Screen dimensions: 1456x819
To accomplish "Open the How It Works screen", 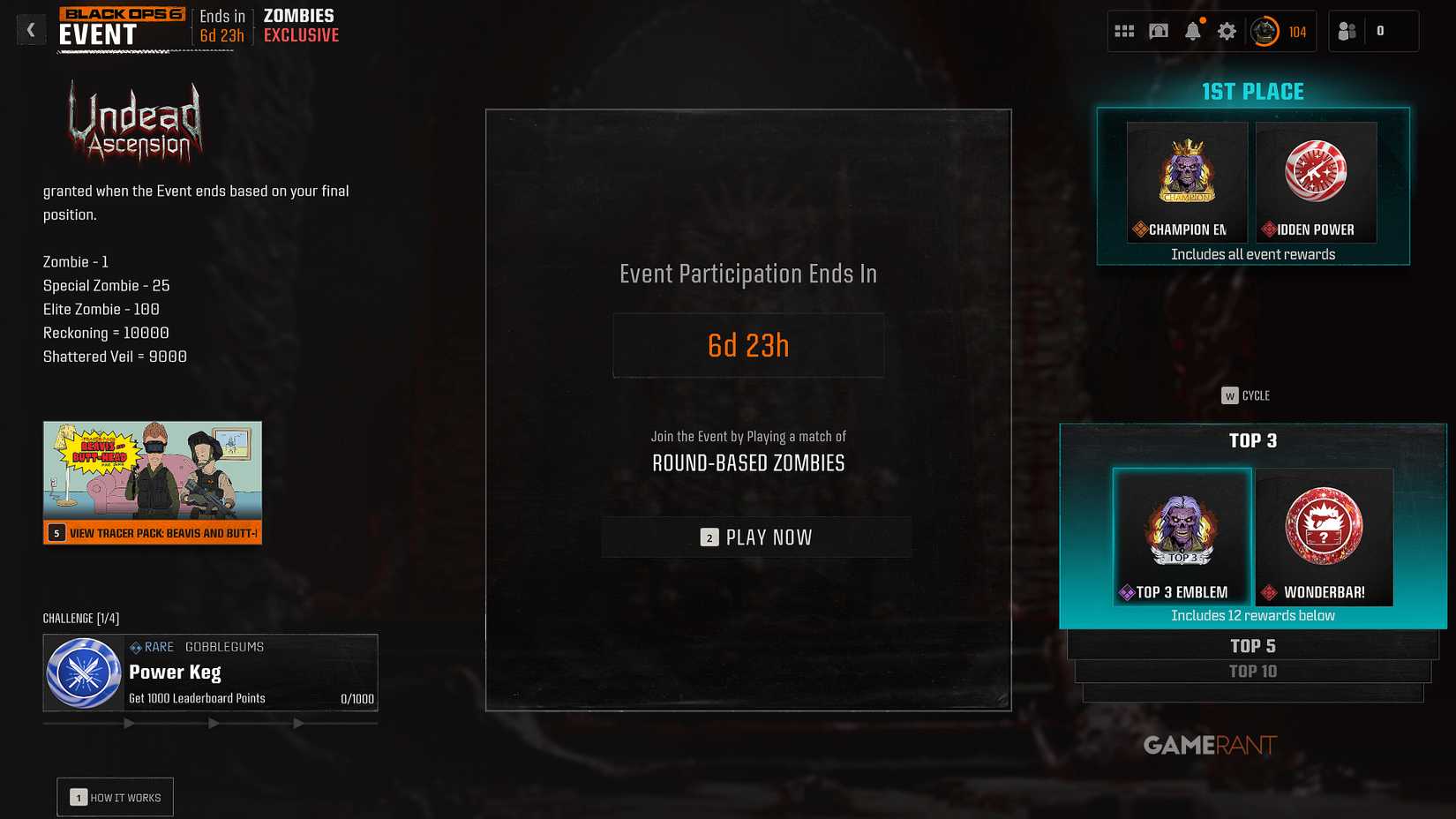I will click(114, 797).
